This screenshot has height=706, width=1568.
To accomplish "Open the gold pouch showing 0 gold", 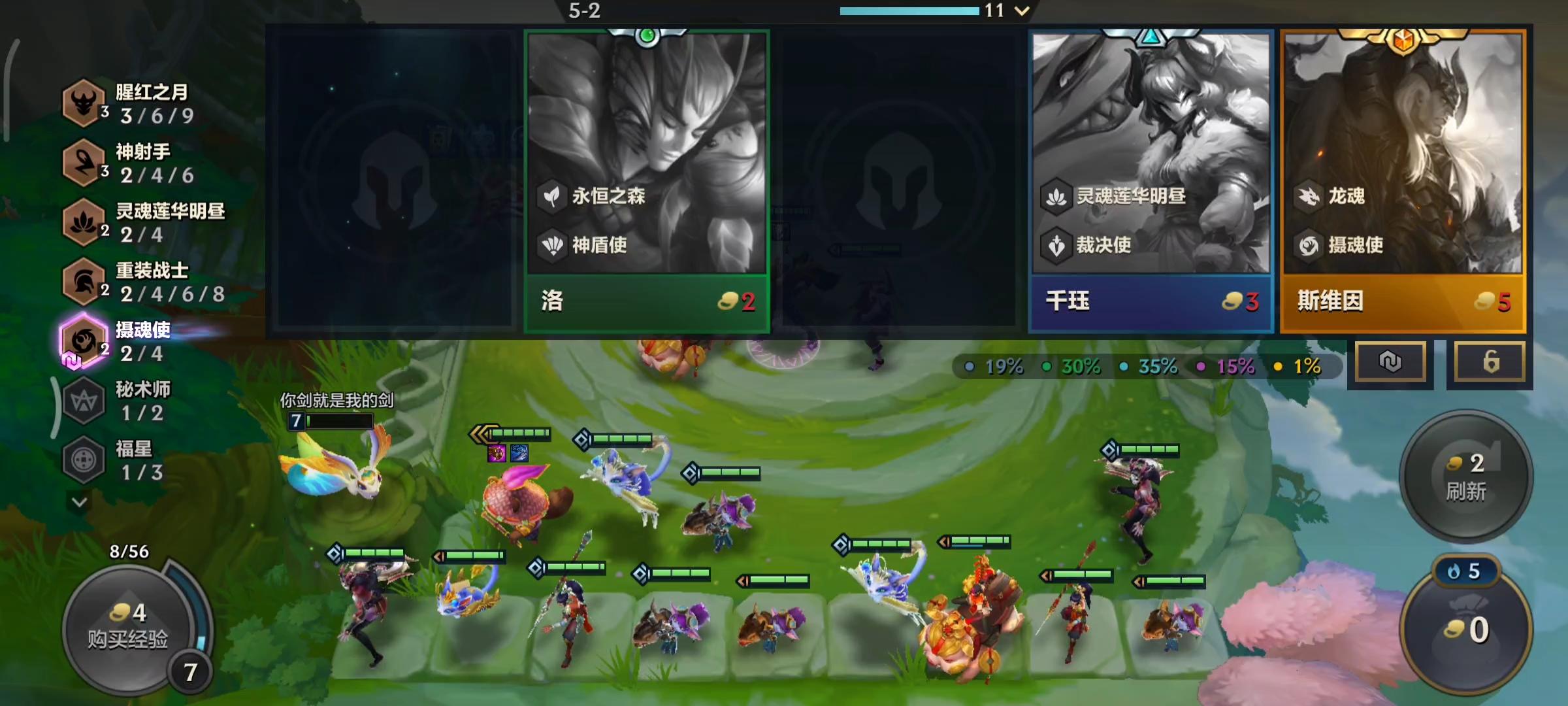I will (1467, 629).
